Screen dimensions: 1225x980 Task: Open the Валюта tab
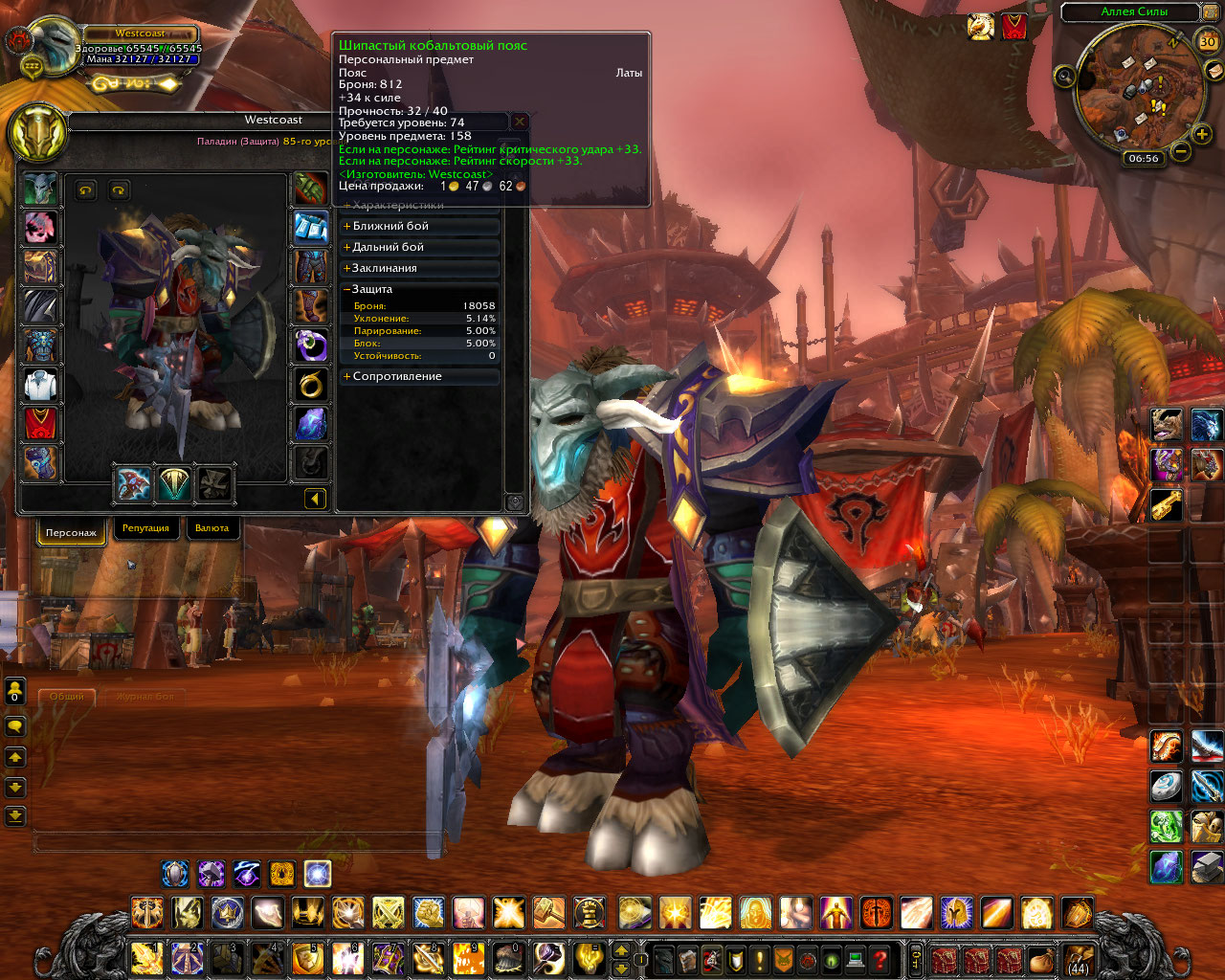212,528
